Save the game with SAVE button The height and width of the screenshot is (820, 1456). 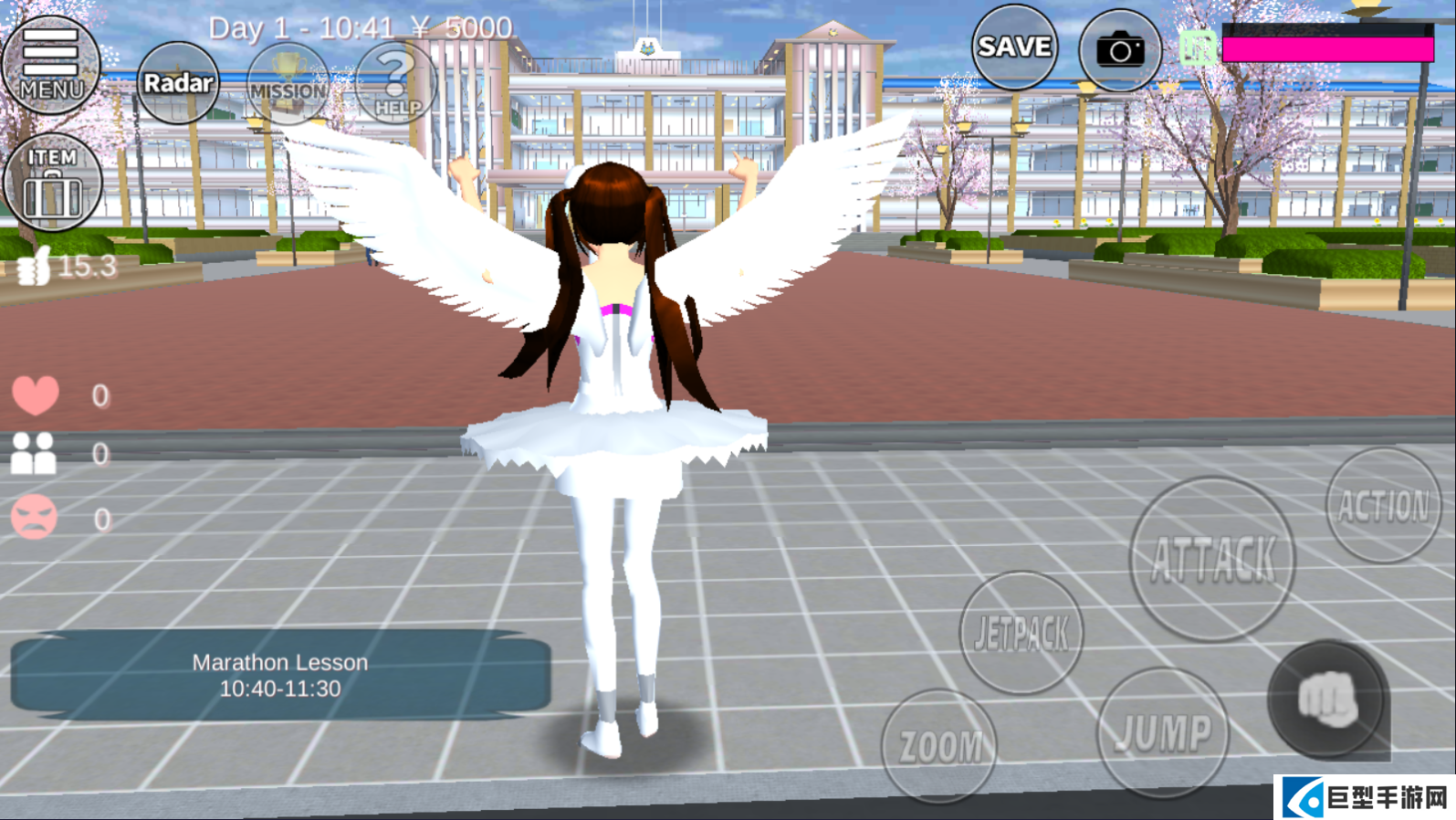[x=1014, y=47]
